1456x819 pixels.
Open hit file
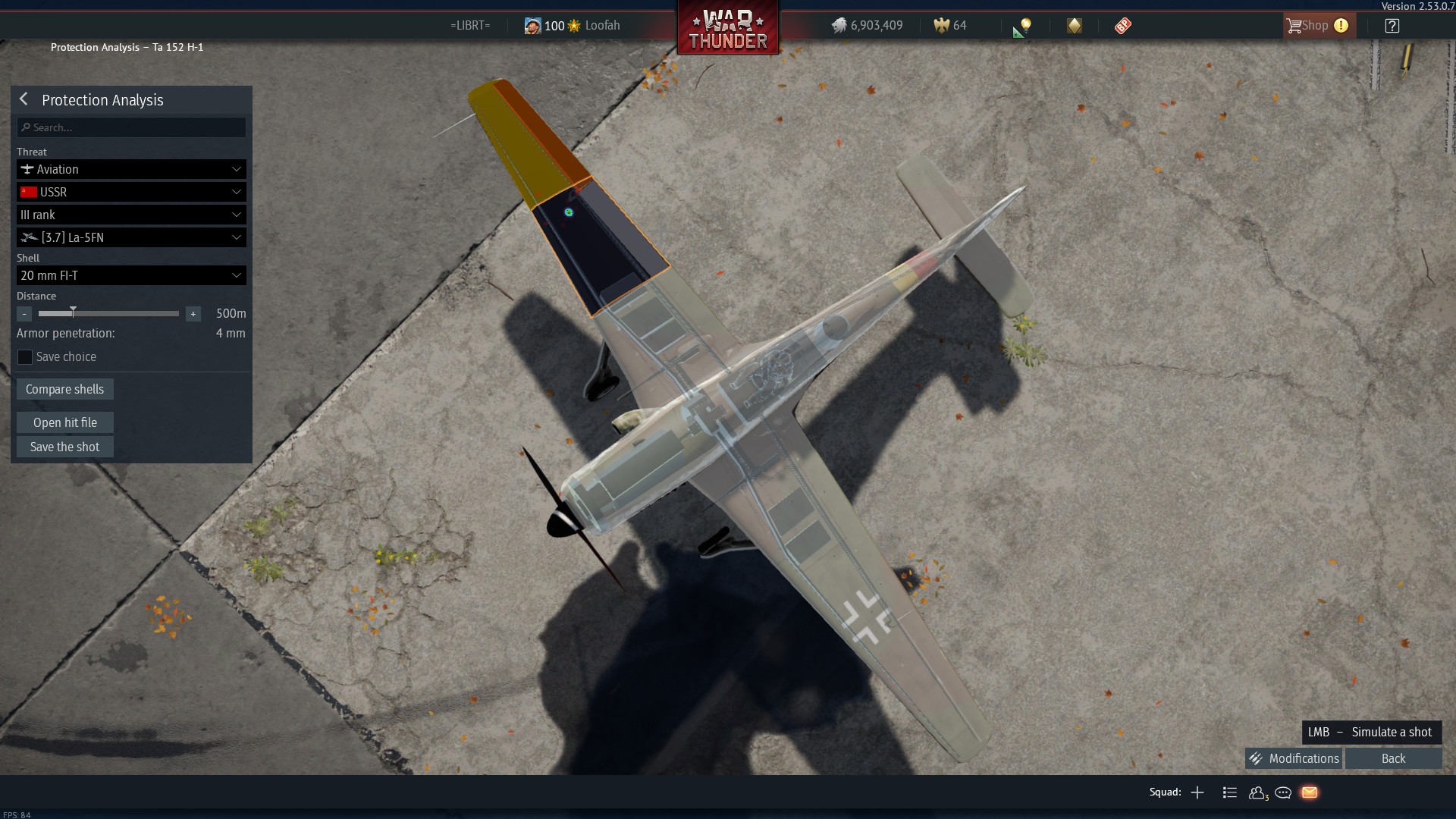65,422
